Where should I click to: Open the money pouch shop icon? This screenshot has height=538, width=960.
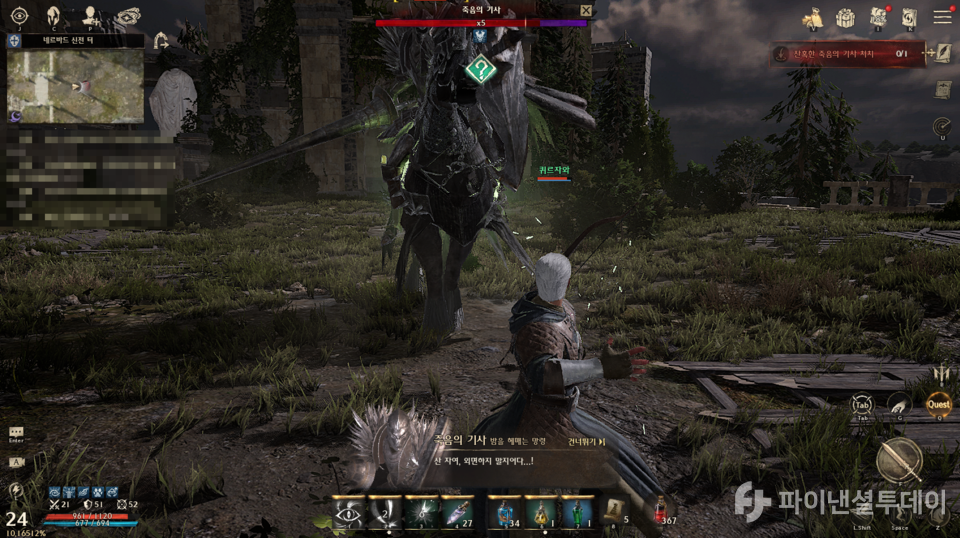coord(813,17)
